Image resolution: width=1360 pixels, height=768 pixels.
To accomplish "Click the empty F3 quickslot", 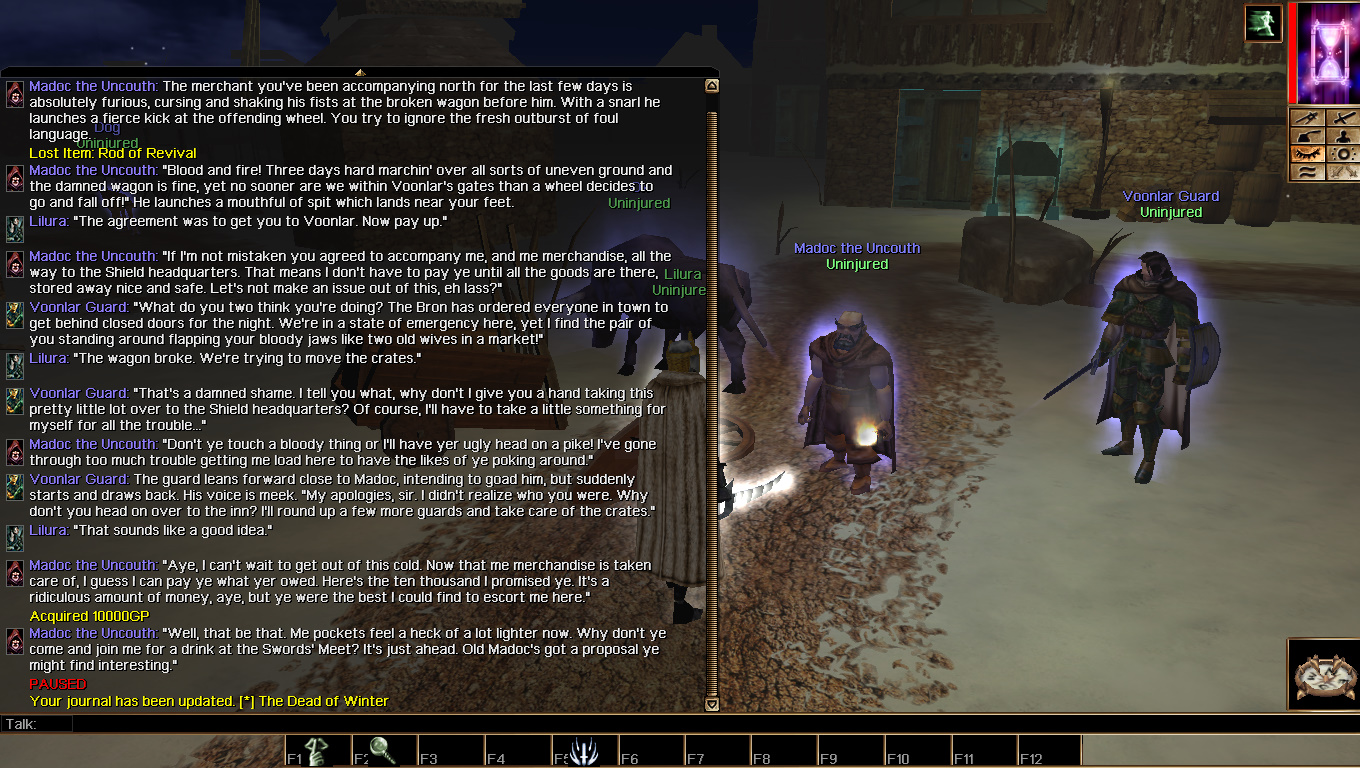I will (x=450, y=748).
